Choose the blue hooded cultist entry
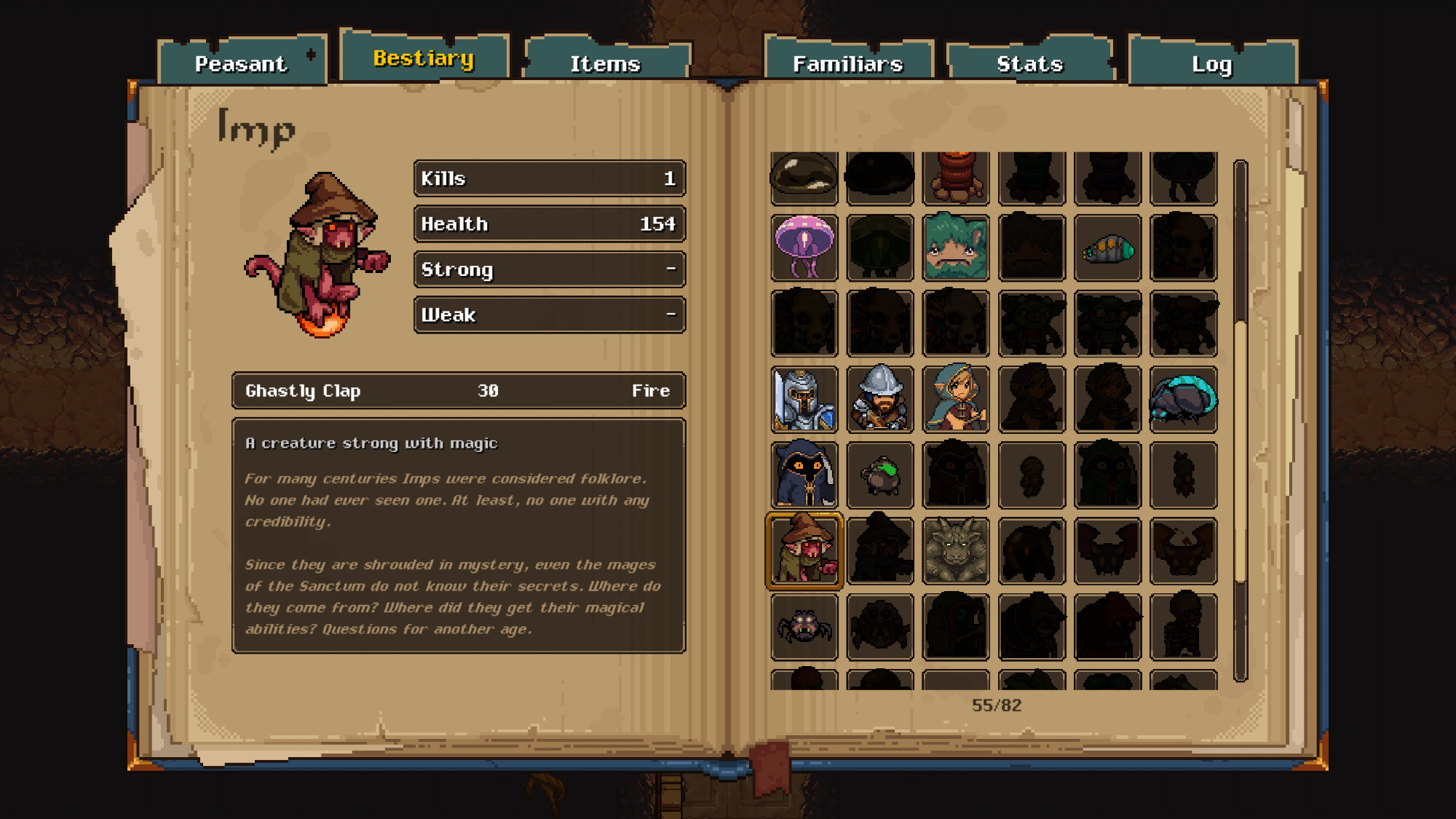The width and height of the screenshot is (1456, 819). tap(804, 475)
